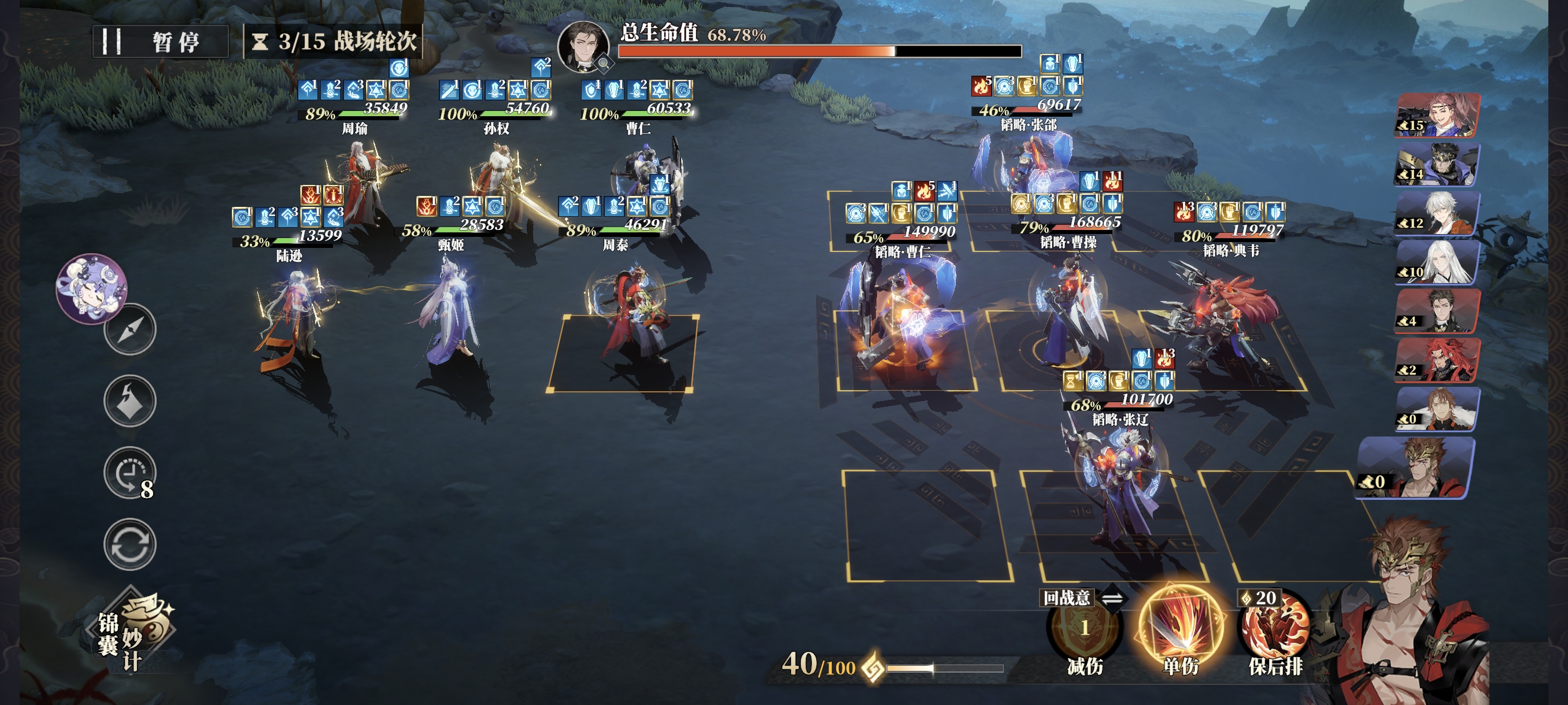1568x705 pixels.
Task: Choose the white-haired portrait with speed 12
Action: click(1437, 213)
